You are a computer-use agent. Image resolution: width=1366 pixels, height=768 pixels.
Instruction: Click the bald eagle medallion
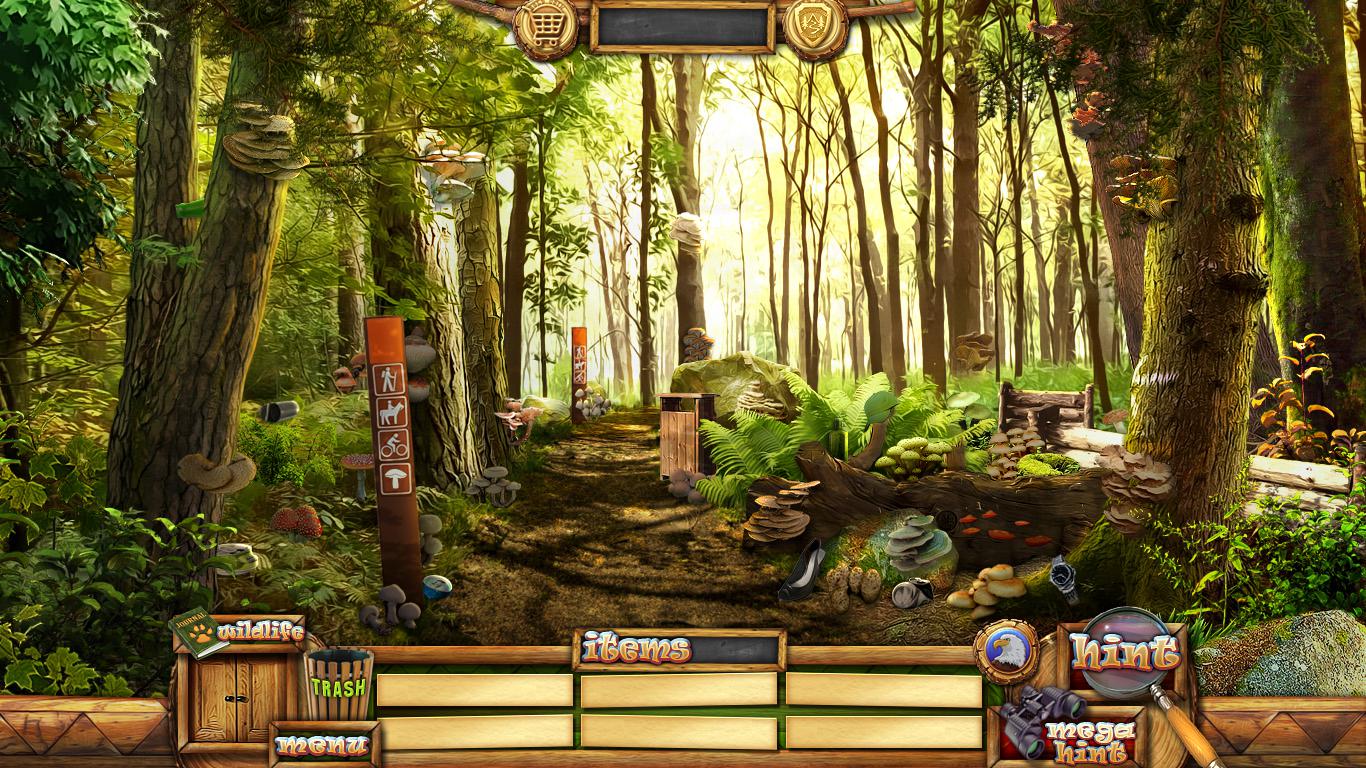pos(1005,652)
